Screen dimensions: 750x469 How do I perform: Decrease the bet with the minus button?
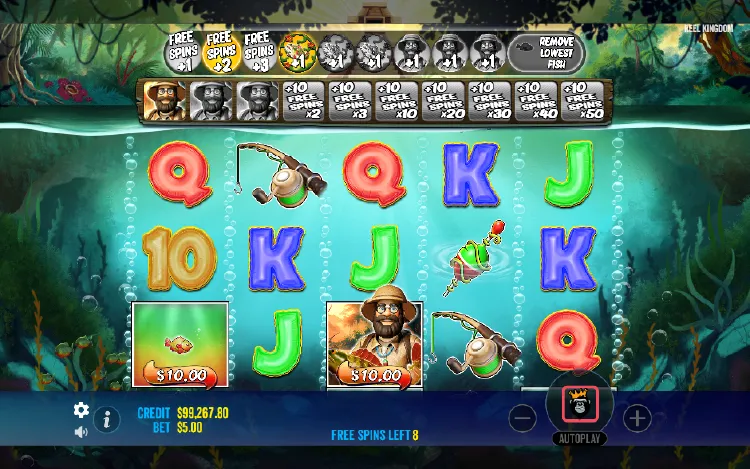[523, 418]
